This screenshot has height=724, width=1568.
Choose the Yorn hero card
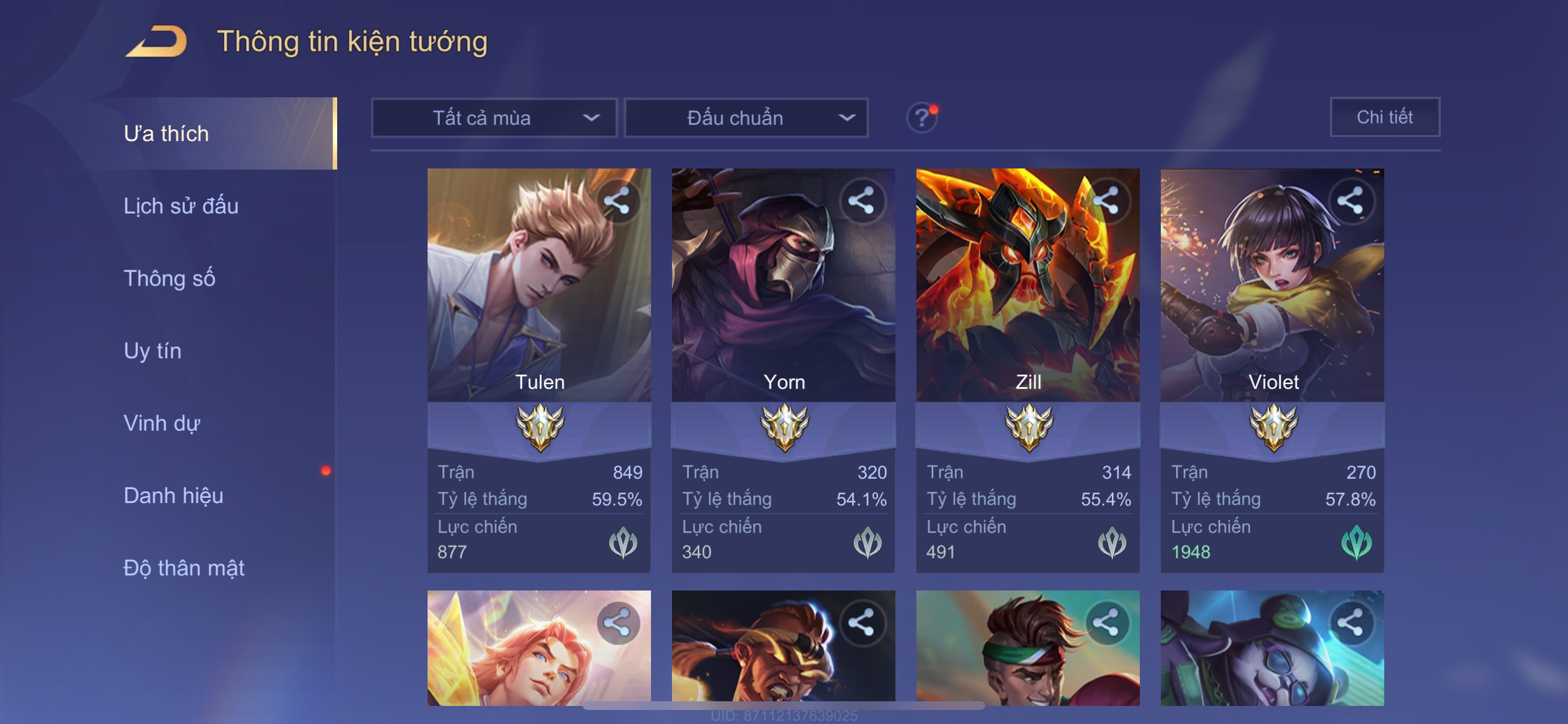click(783, 304)
